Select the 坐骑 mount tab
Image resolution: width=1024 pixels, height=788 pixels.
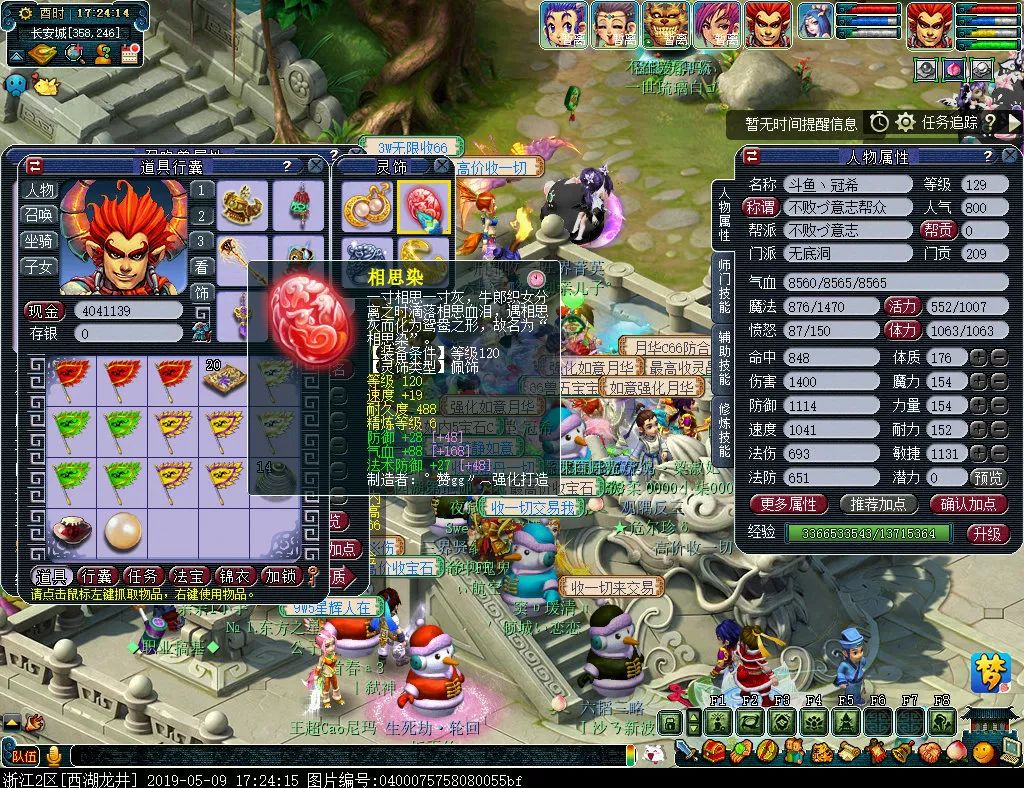40,241
